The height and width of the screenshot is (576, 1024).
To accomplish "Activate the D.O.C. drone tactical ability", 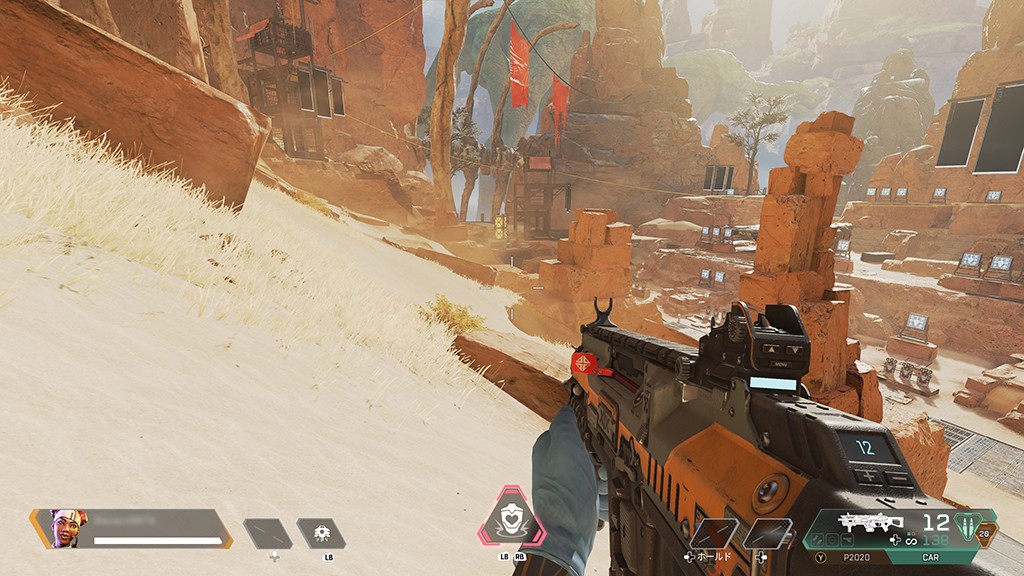I will point(321,533).
